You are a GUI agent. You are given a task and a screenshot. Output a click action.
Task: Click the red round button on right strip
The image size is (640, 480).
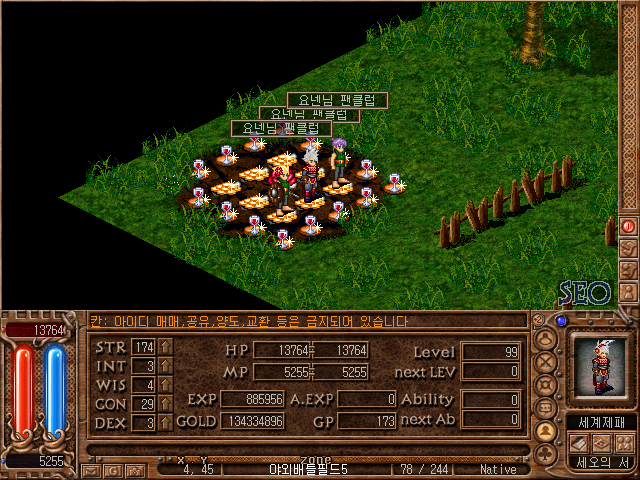coord(629,226)
